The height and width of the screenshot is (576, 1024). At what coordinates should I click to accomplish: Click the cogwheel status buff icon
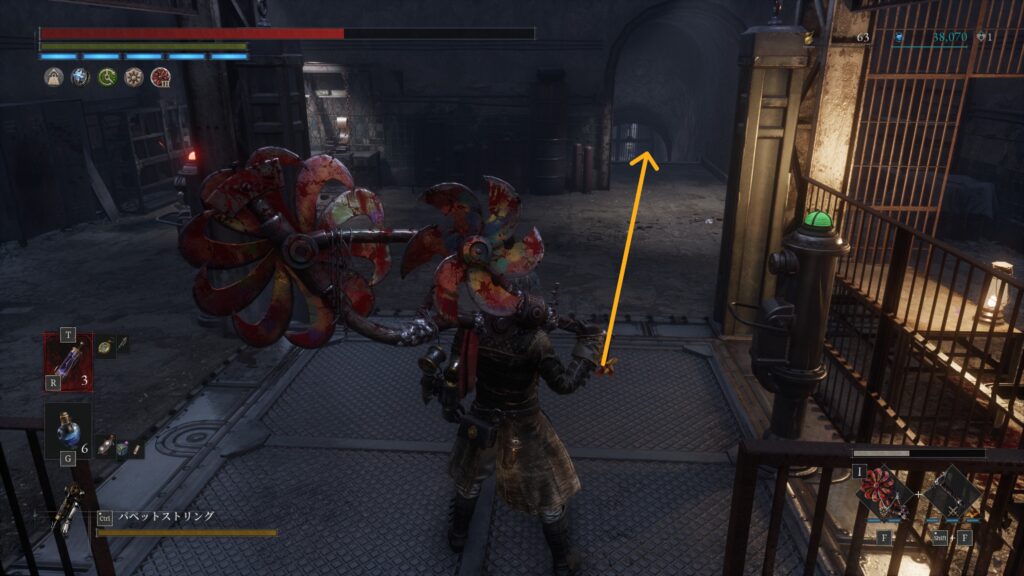tap(133, 77)
